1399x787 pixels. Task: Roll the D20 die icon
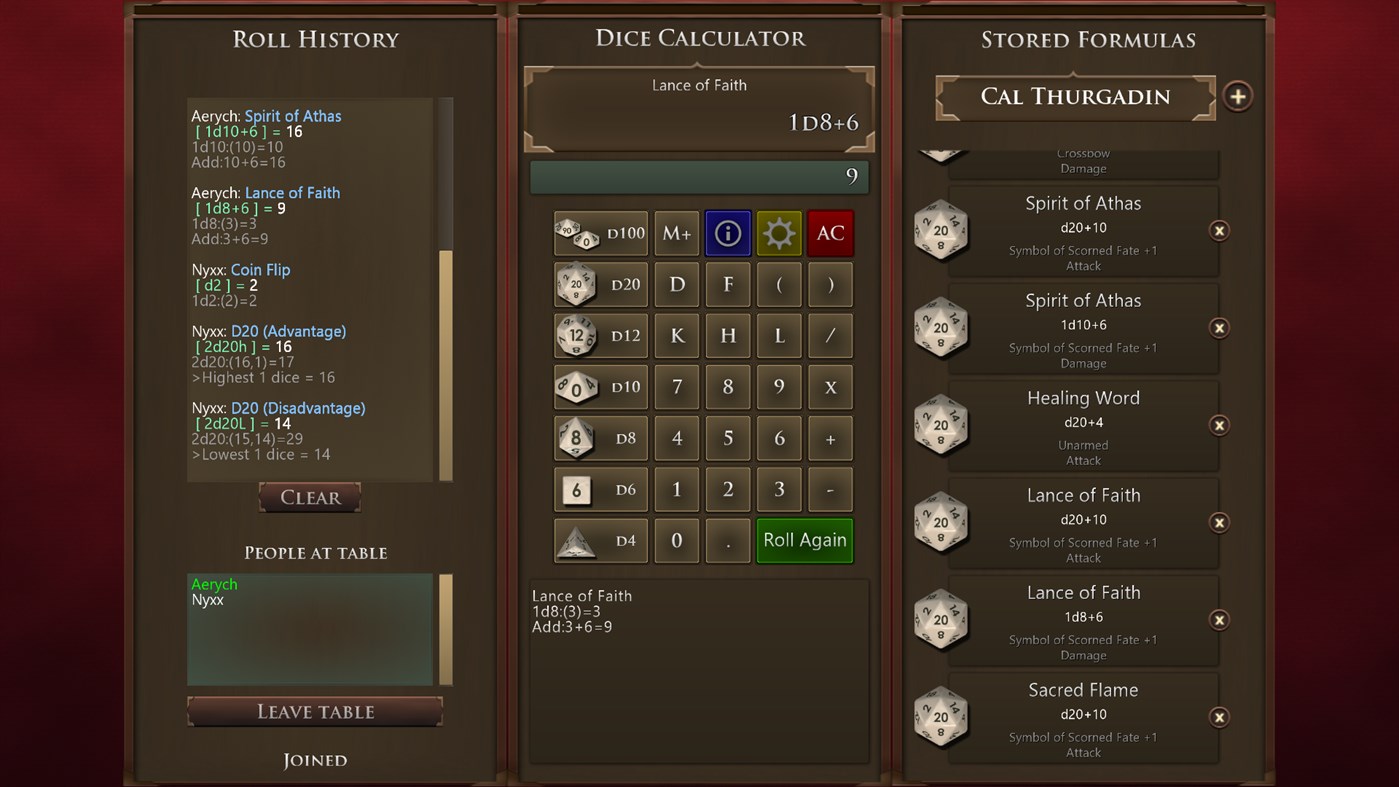(600, 284)
